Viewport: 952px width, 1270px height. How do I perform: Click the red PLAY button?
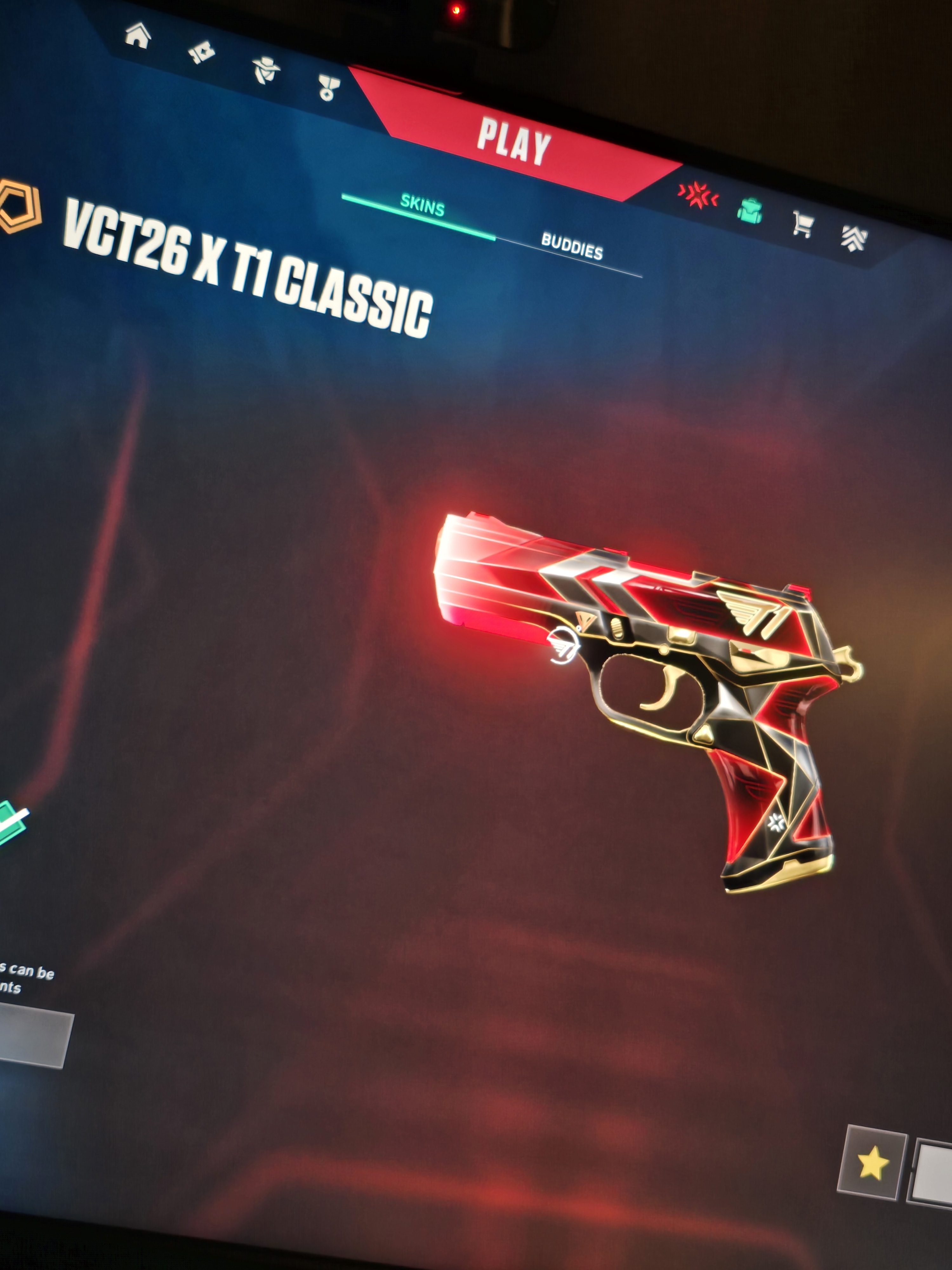point(514,141)
